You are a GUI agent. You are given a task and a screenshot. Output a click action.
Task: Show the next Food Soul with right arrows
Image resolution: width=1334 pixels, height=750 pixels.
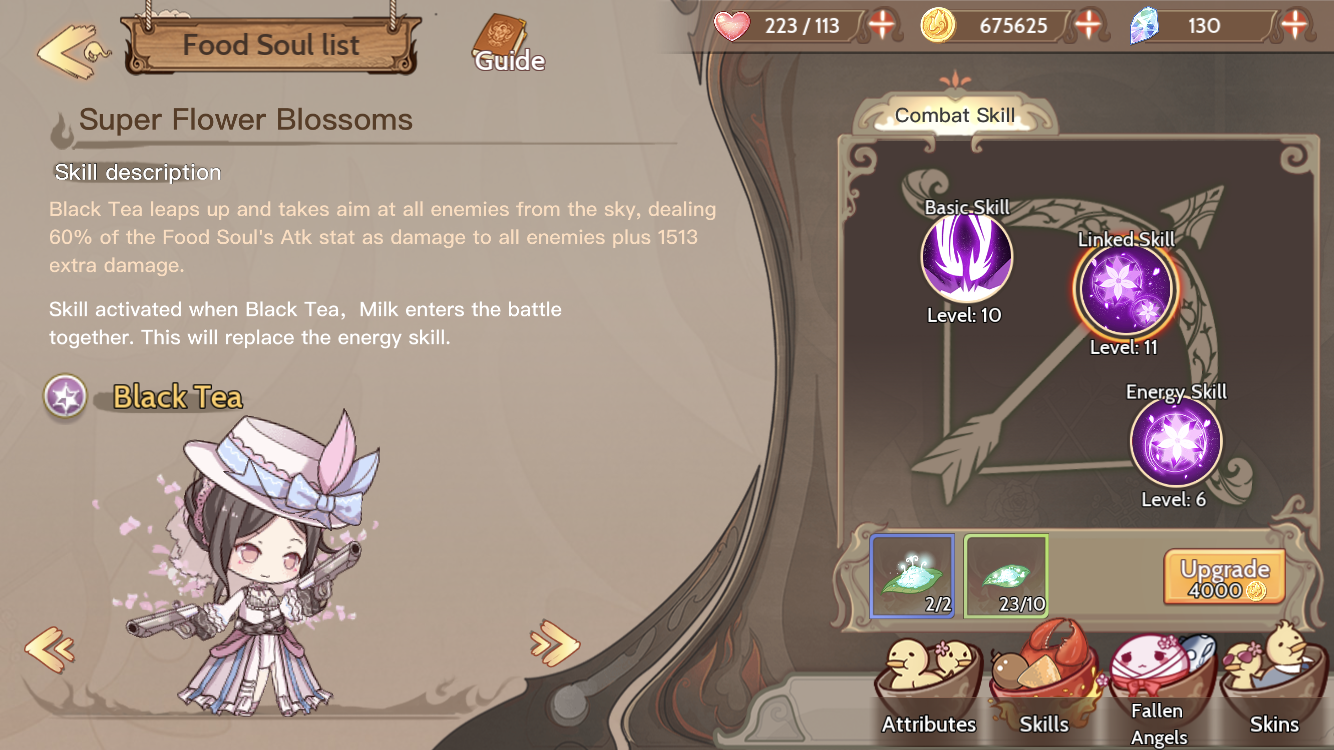click(x=555, y=643)
